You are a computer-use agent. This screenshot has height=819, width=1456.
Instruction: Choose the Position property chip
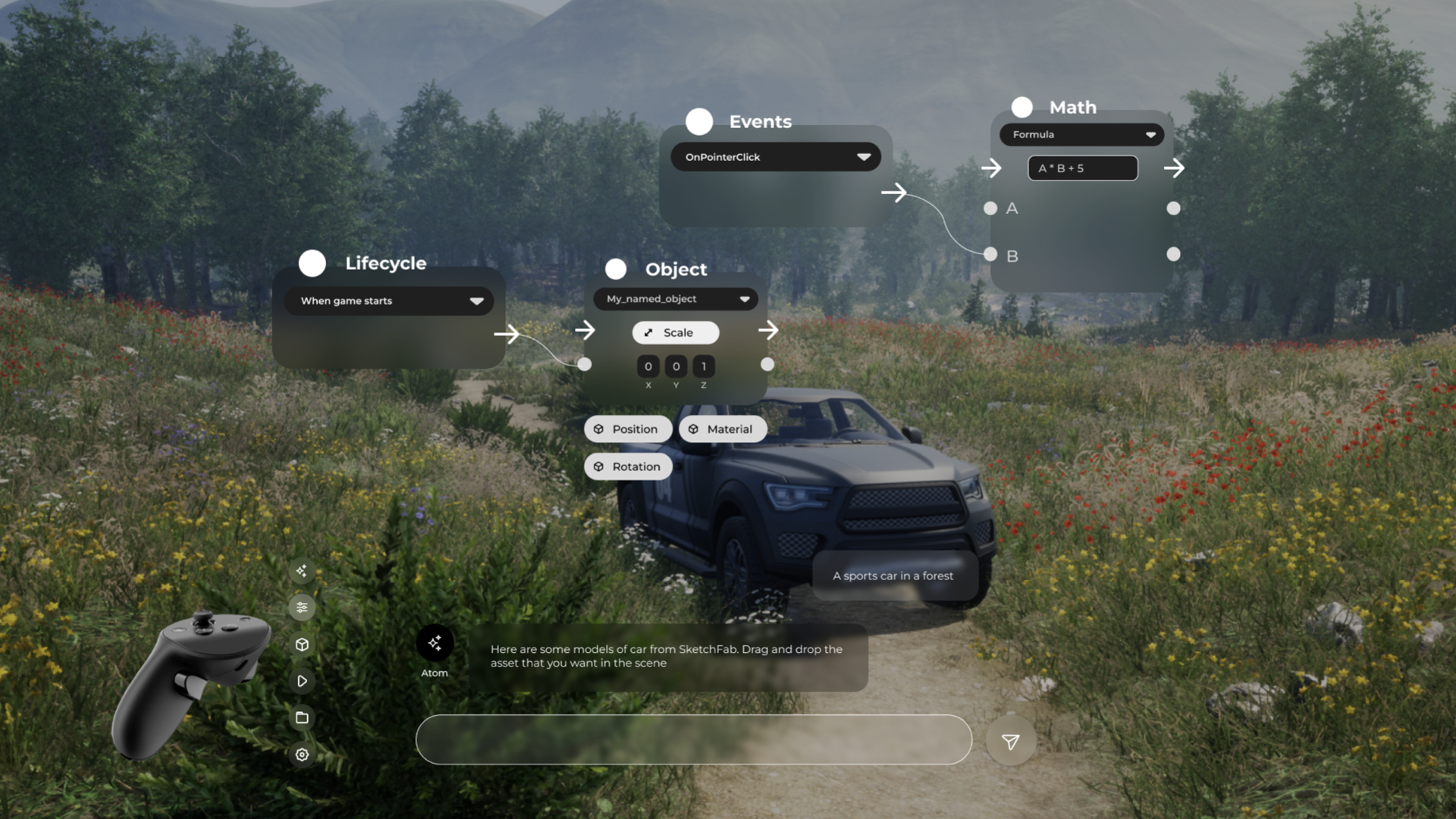pyautogui.click(x=627, y=429)
